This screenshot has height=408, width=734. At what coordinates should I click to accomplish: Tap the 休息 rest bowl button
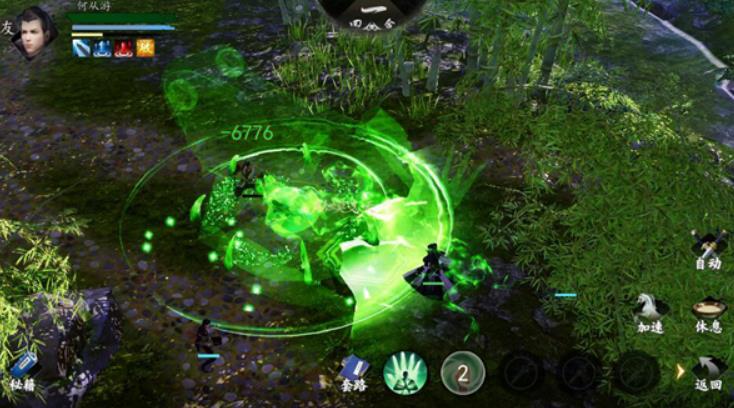(x=708, y=311)
